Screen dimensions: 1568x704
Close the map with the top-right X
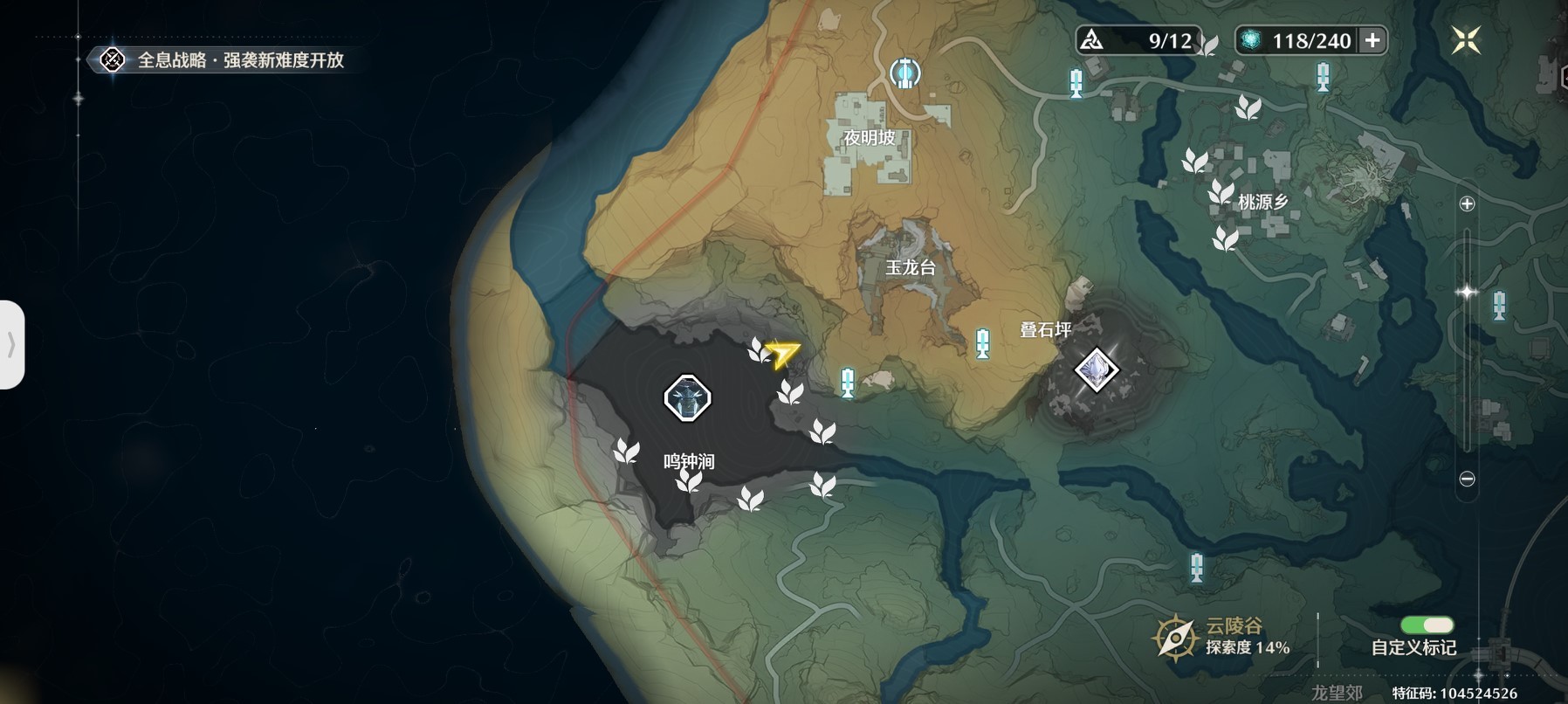tap(1466, 40)
